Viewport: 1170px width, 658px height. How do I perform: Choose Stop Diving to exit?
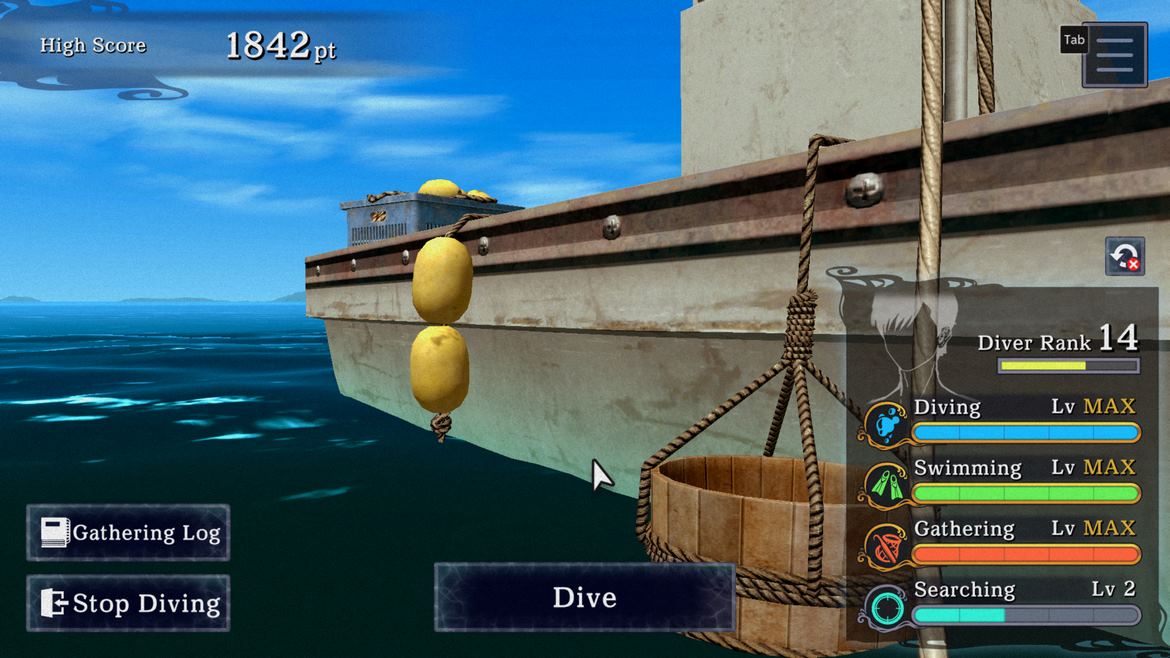128,603
